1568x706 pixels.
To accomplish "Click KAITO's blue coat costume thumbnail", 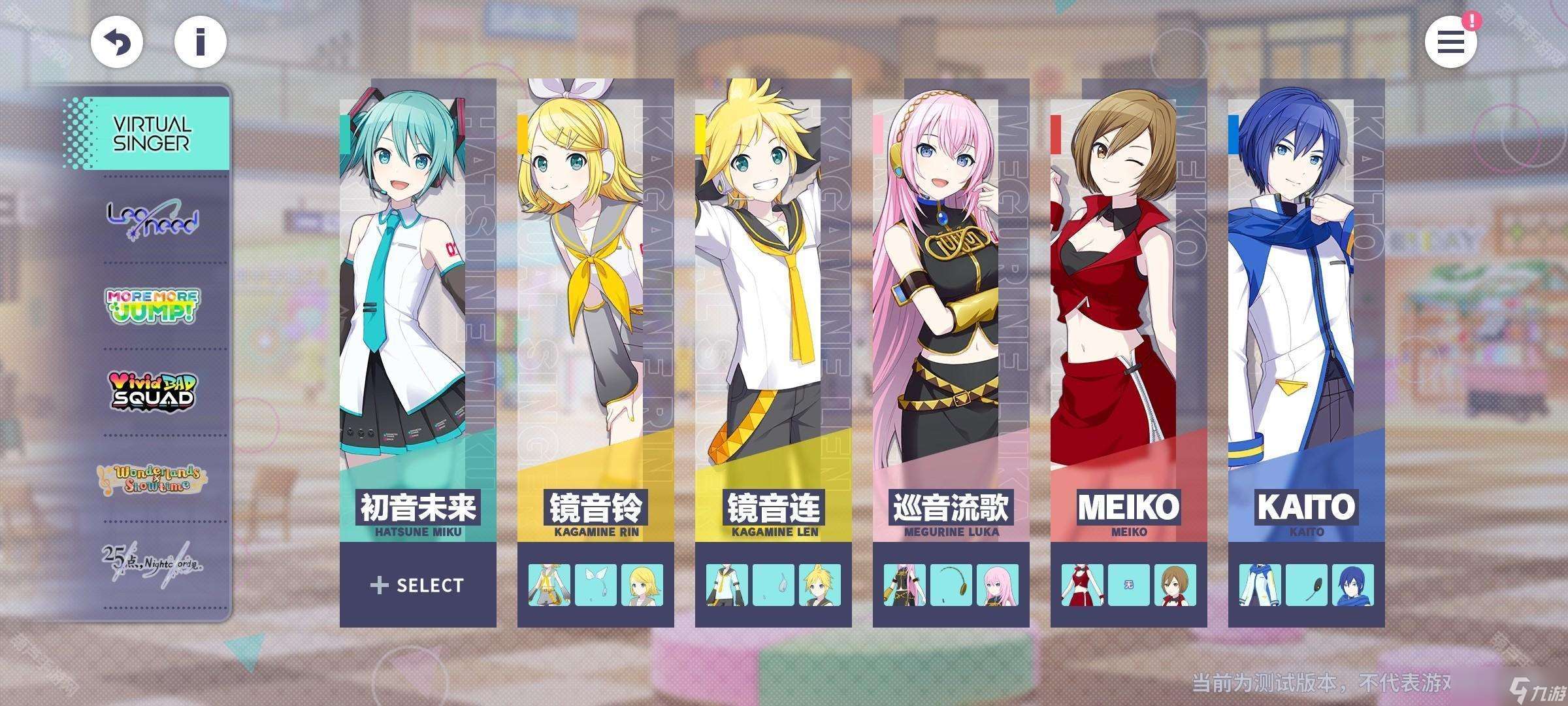I will pyautogui.click(x=1260, y=584).
